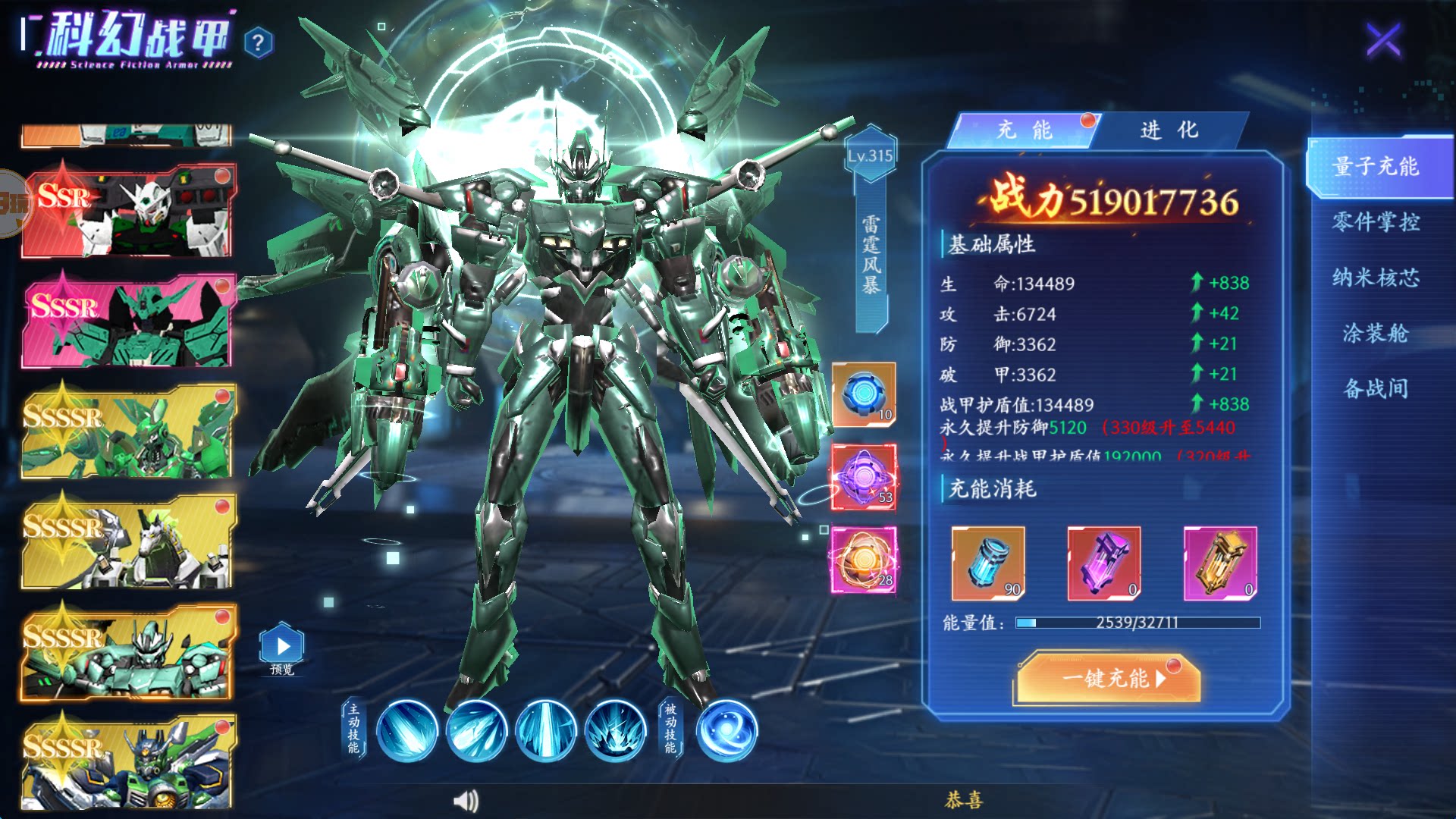Open the question mark help button

pyautogui.click(x=259, y=42)
